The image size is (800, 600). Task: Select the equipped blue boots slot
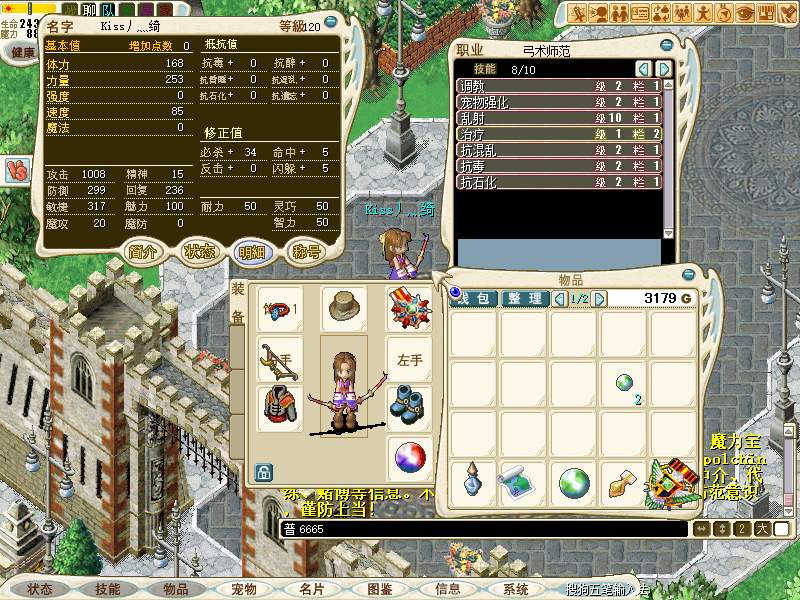408,406
